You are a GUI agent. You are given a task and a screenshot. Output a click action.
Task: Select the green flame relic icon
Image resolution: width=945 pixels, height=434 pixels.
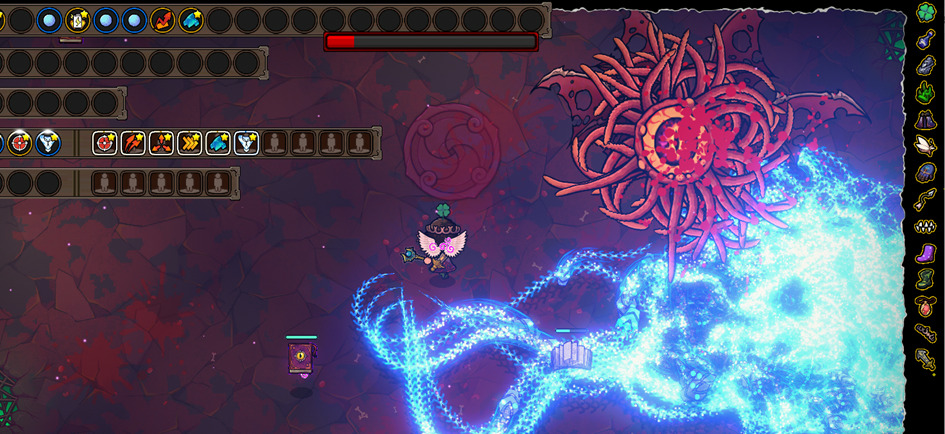coord(926,93)
